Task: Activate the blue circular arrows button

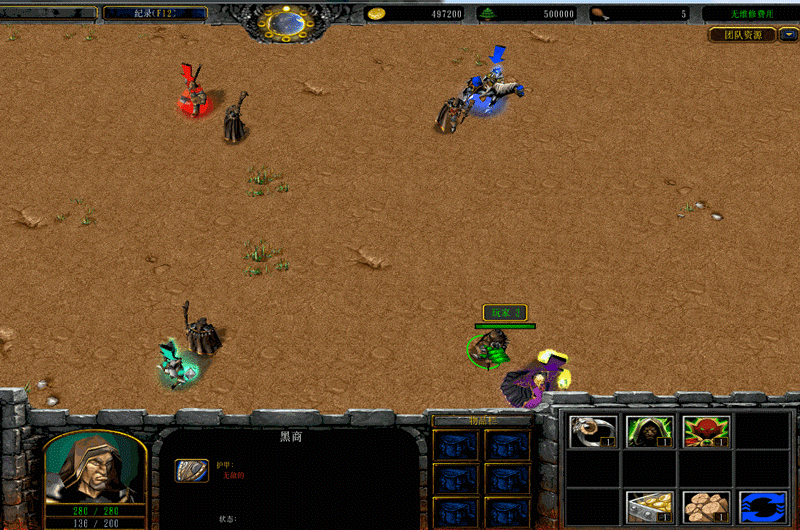Action: pyautogui.click(x=762, y=507)
